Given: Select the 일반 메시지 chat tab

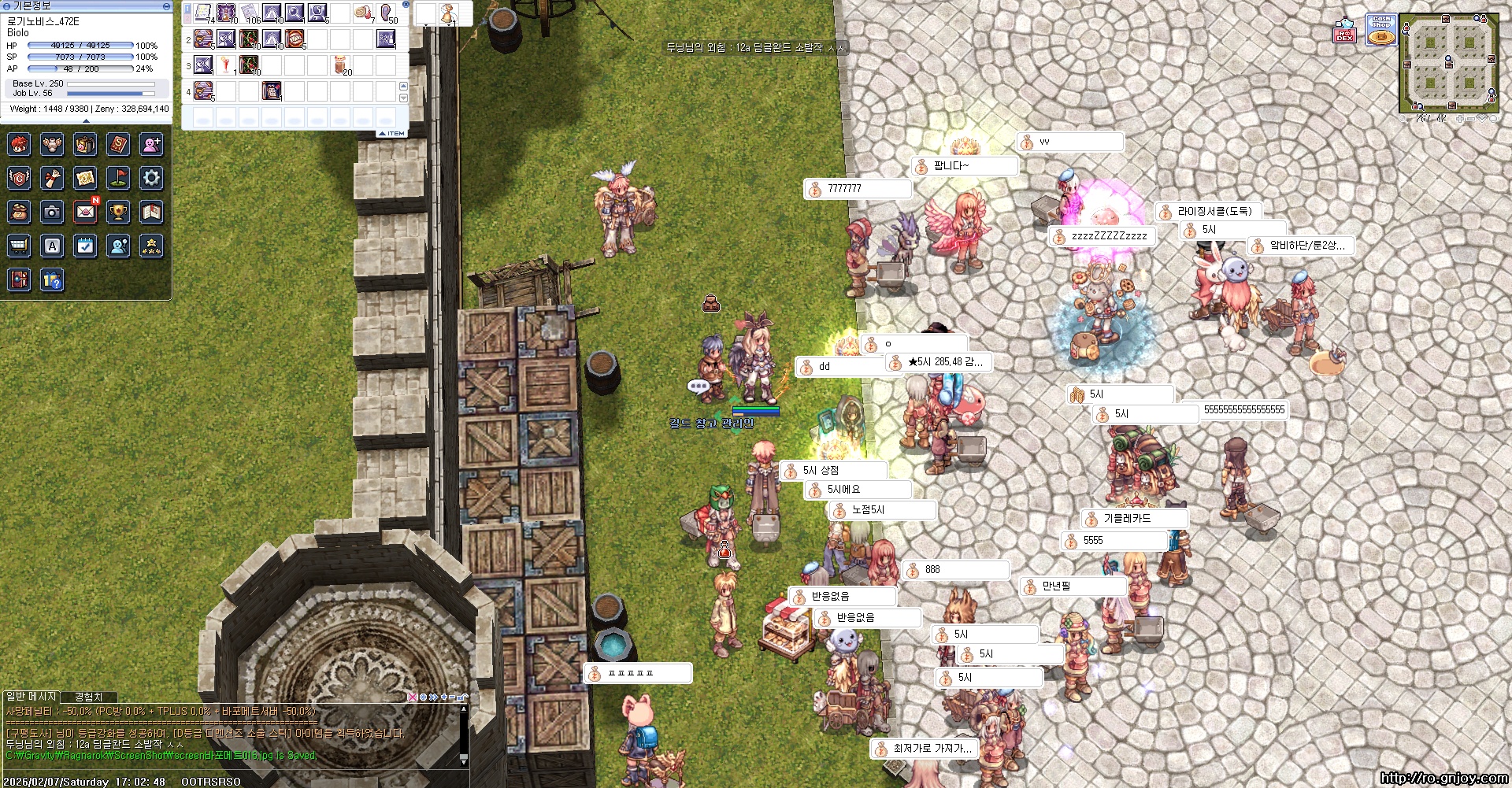Looking at the screenshot, I should [31, 697].
